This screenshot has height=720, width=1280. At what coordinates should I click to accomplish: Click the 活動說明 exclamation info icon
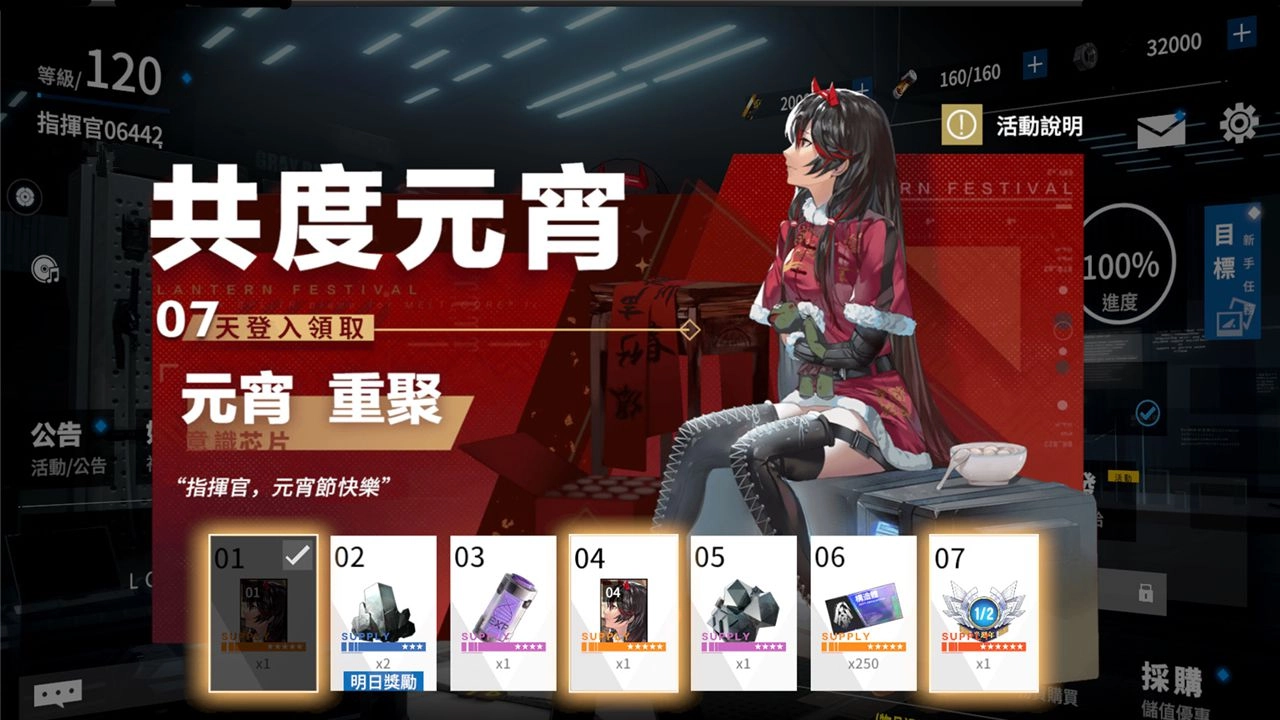click(x=961, y=122)
